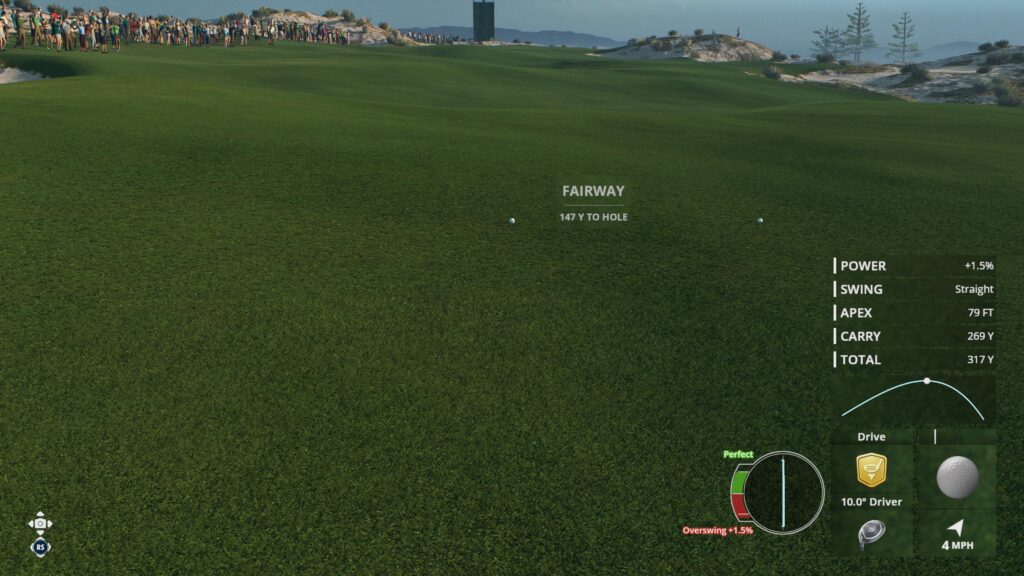
Task: Select the golf ball strike-point icon
Action: (957, 477)
